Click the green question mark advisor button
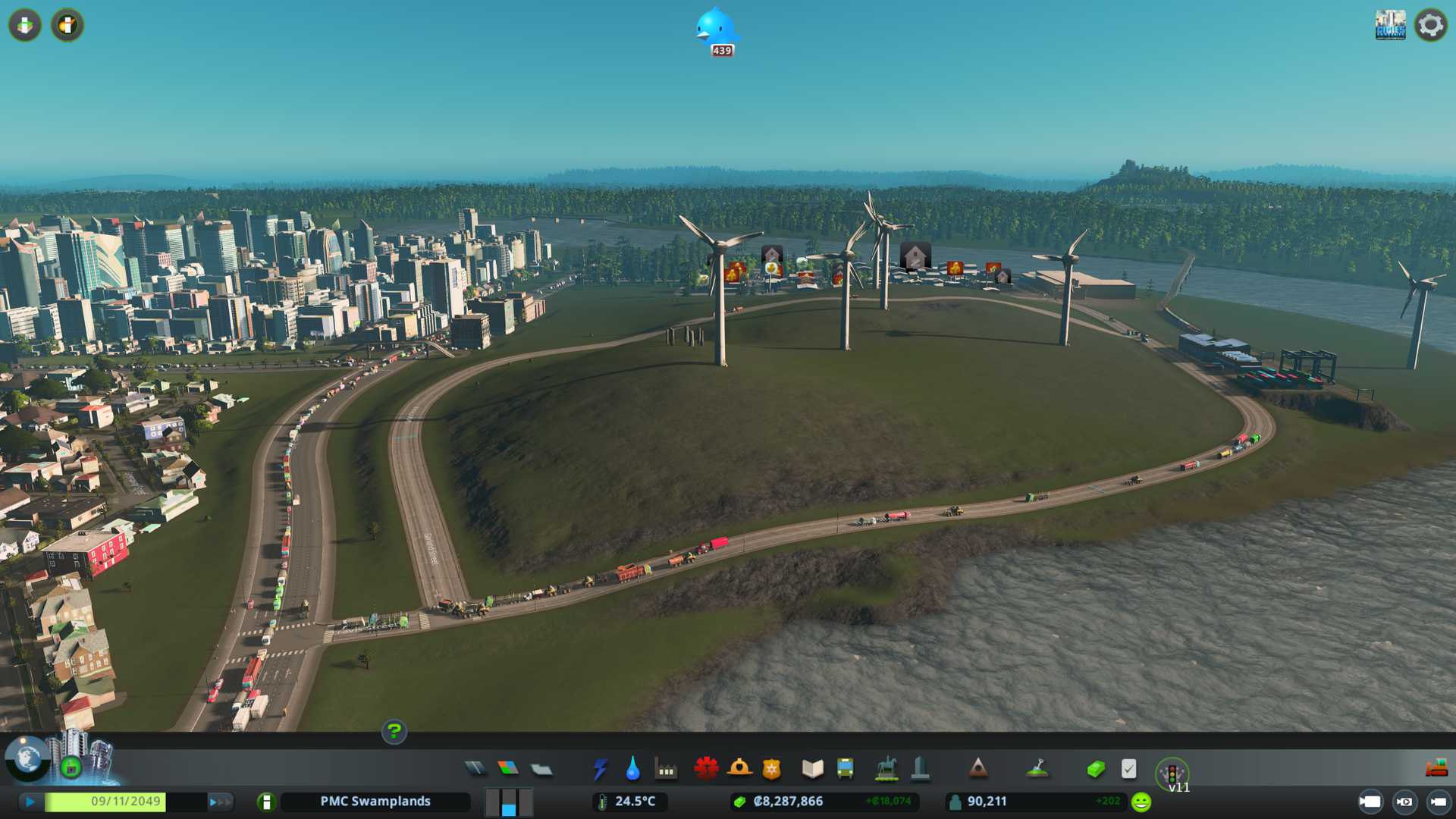Viewport: 1456px width, 819px height. click(x=394, y=732)
